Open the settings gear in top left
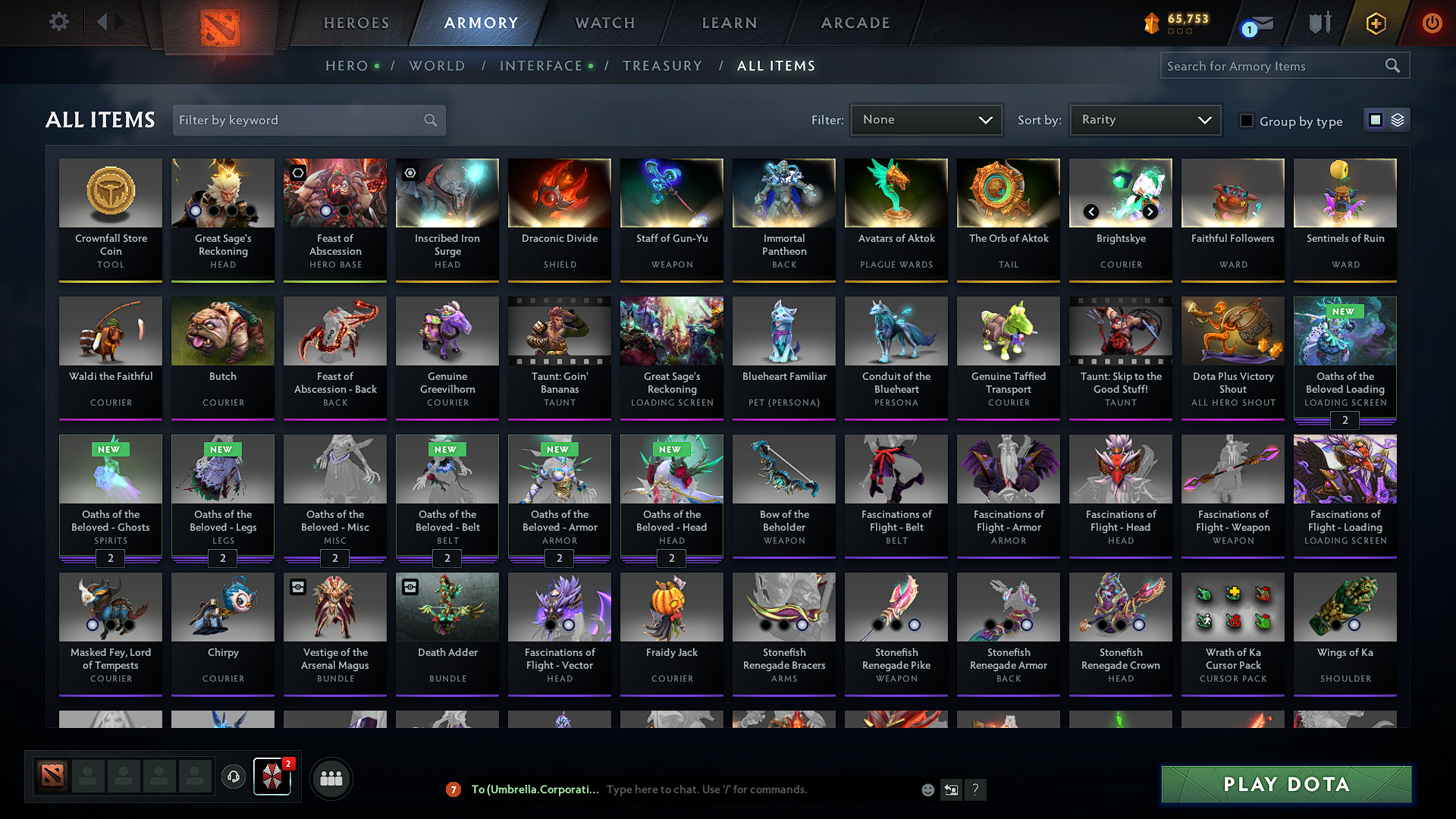The image size is (1456, 819). click(58, 22)
